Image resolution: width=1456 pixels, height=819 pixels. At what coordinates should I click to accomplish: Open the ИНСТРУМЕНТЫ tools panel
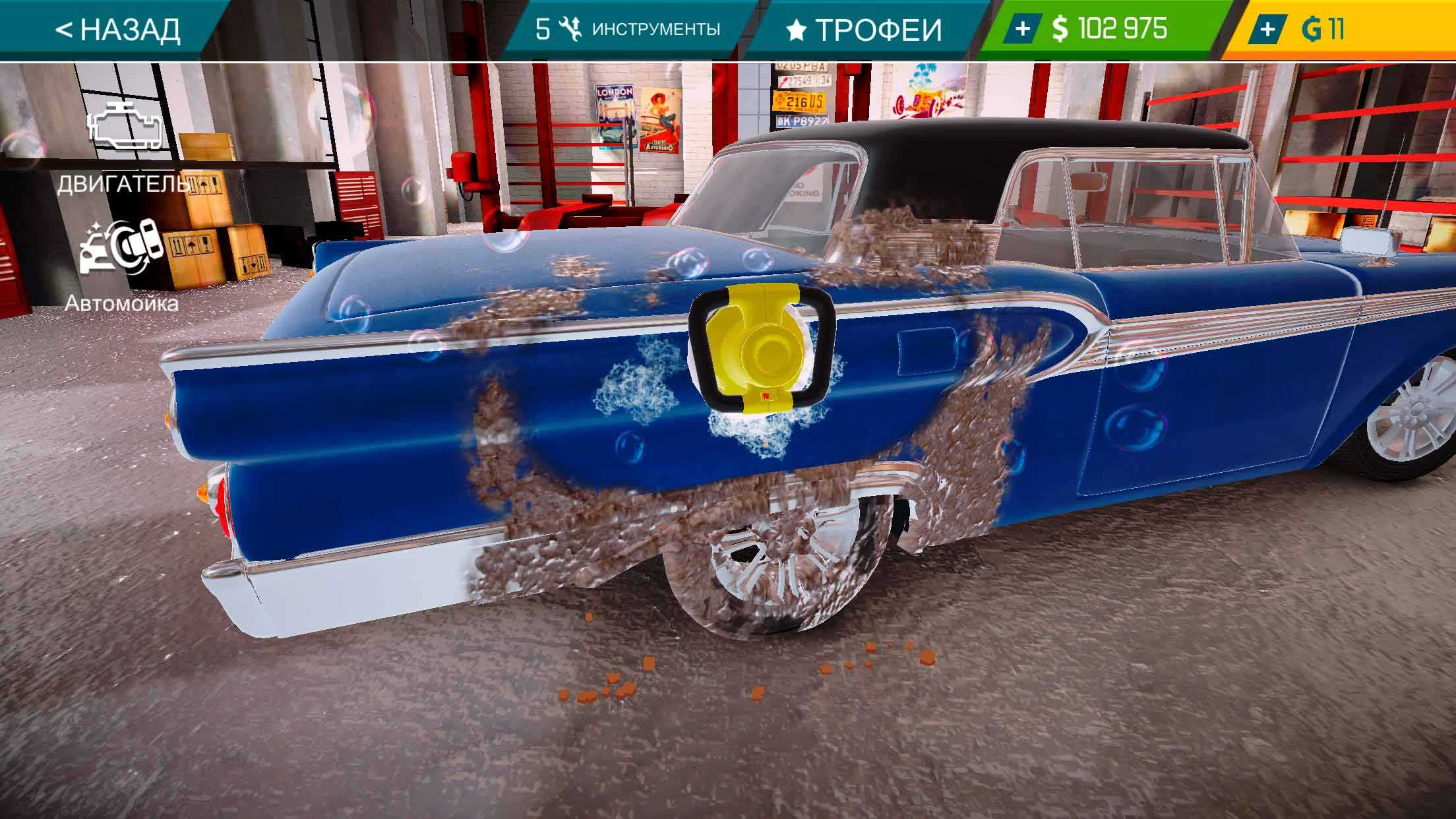(627, 30)
